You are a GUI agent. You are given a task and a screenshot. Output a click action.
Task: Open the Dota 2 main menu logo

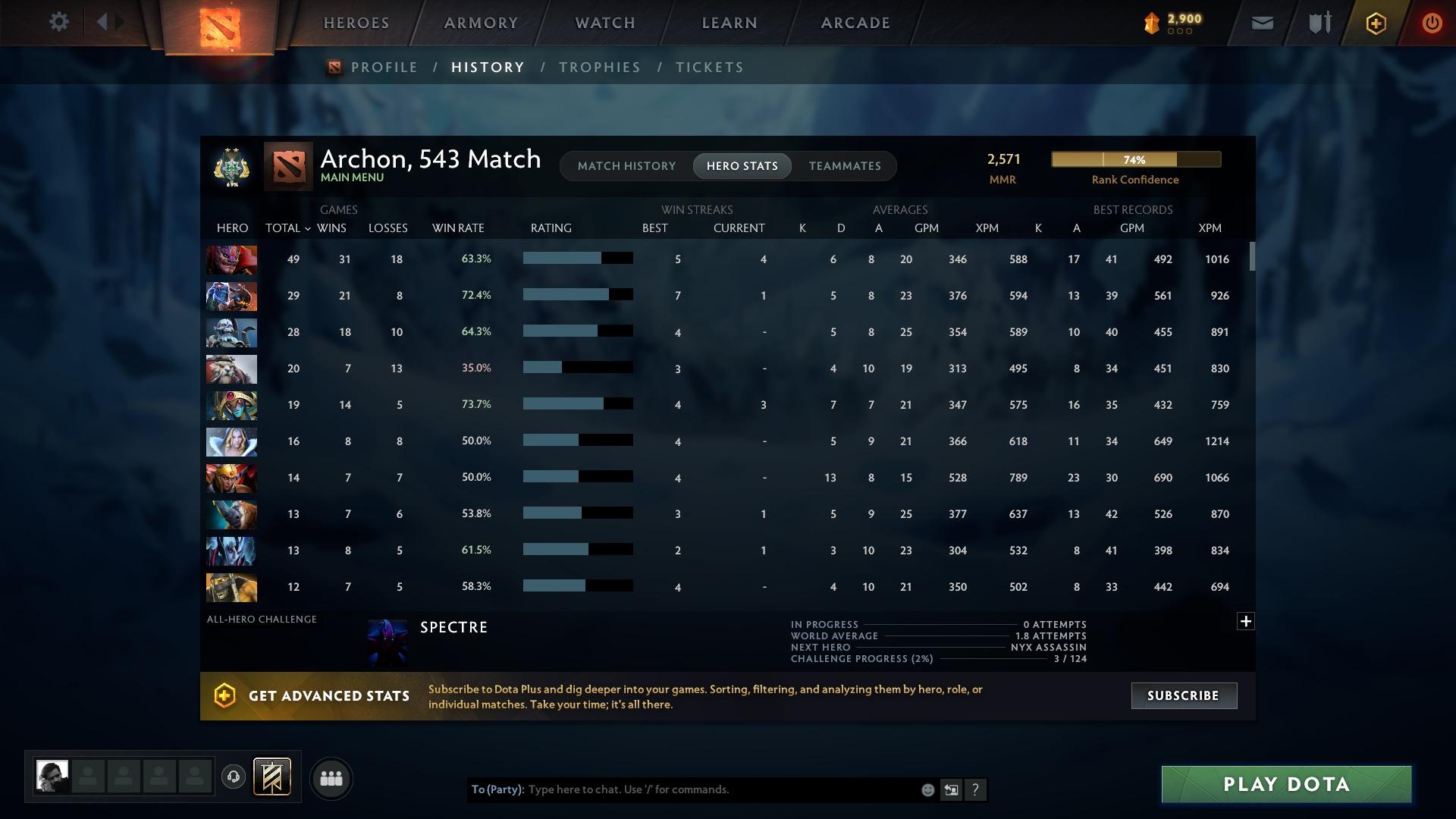coord(220,24)
